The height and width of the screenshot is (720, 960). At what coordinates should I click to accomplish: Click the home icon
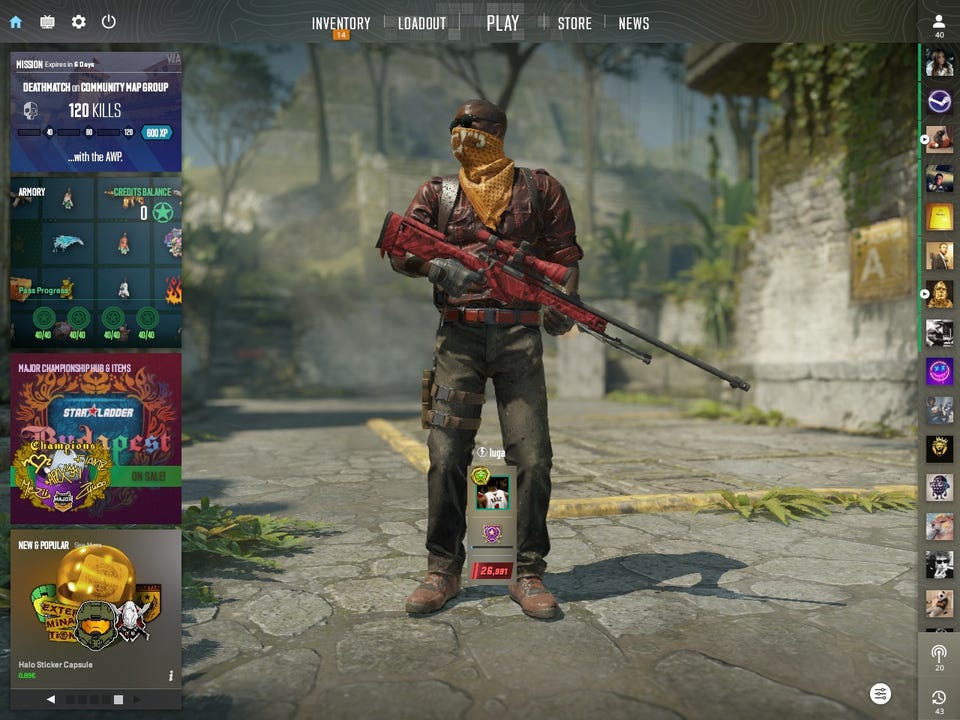pyautogui.click(x=15, y=22)
